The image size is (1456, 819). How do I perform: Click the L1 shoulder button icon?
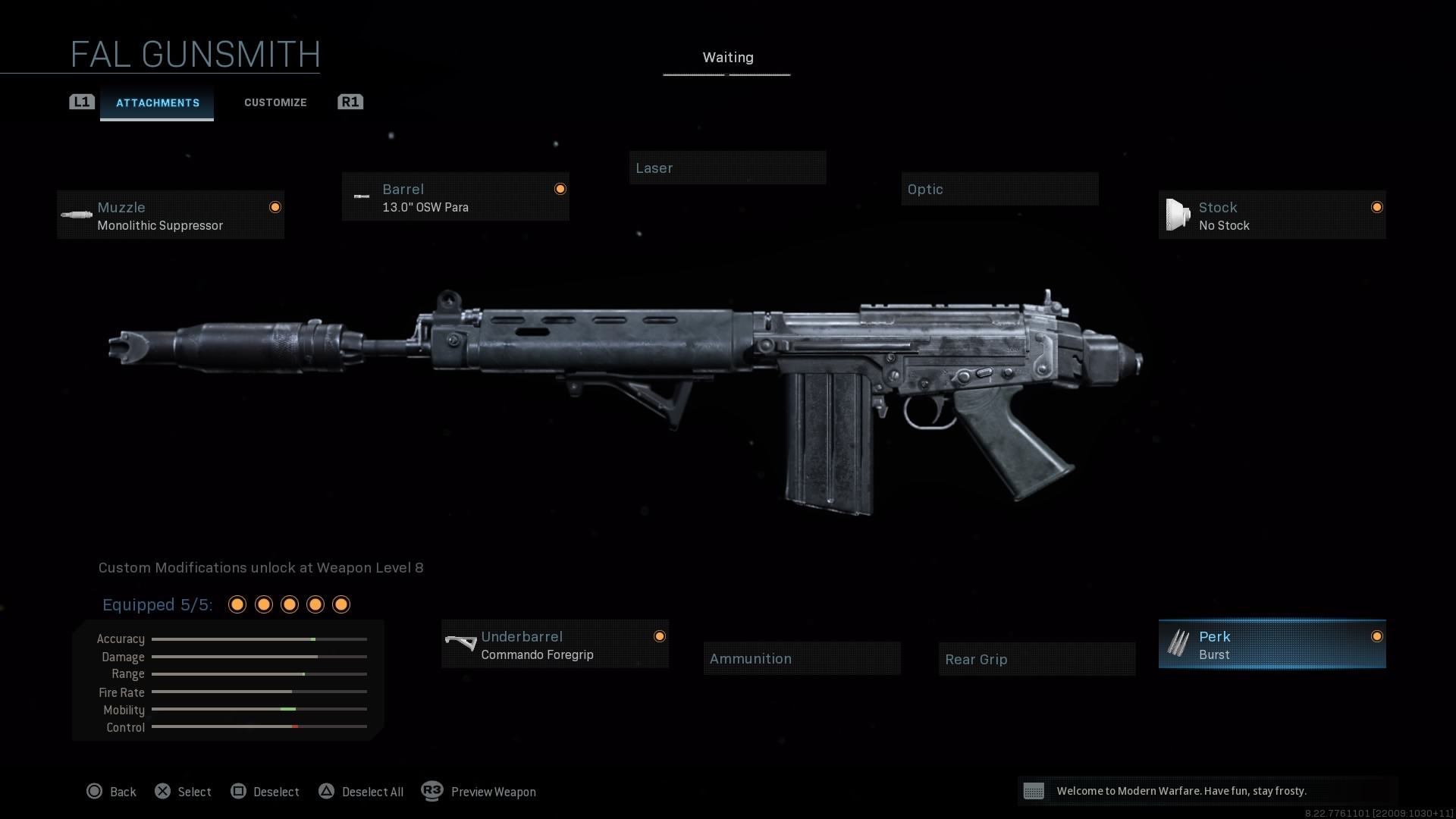(x=81, y=102)
